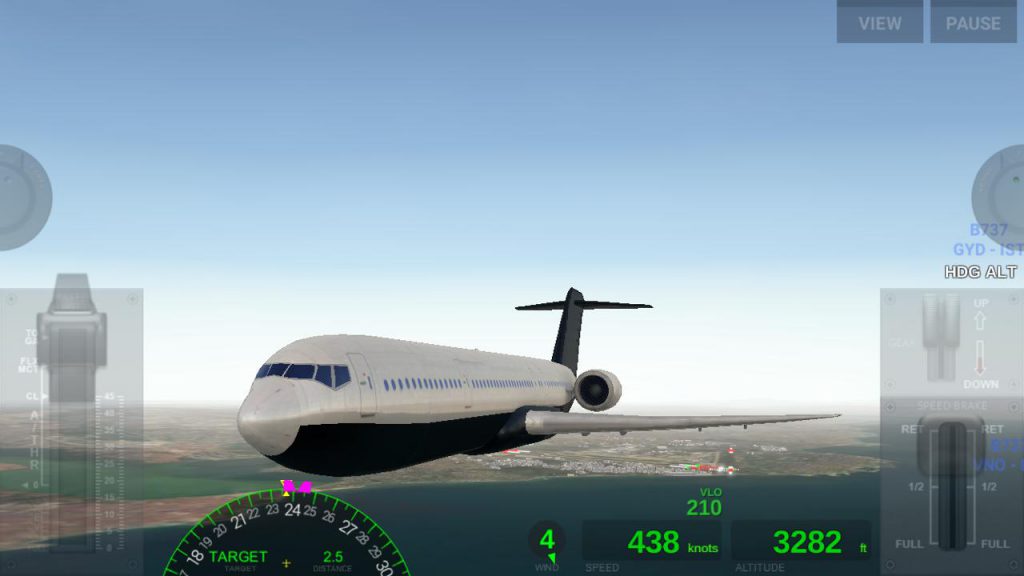Click the speed brake lever
Screen dimensions: 1024x576
[951, 450]
